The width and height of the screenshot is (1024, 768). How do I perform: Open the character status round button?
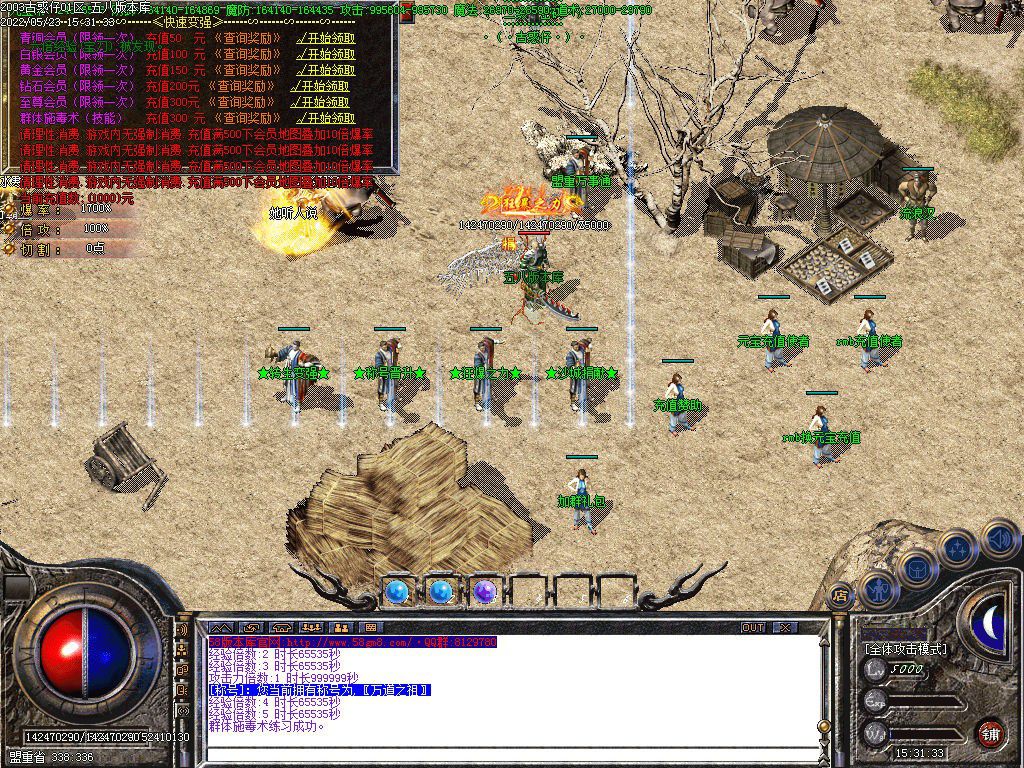point(877,591)
